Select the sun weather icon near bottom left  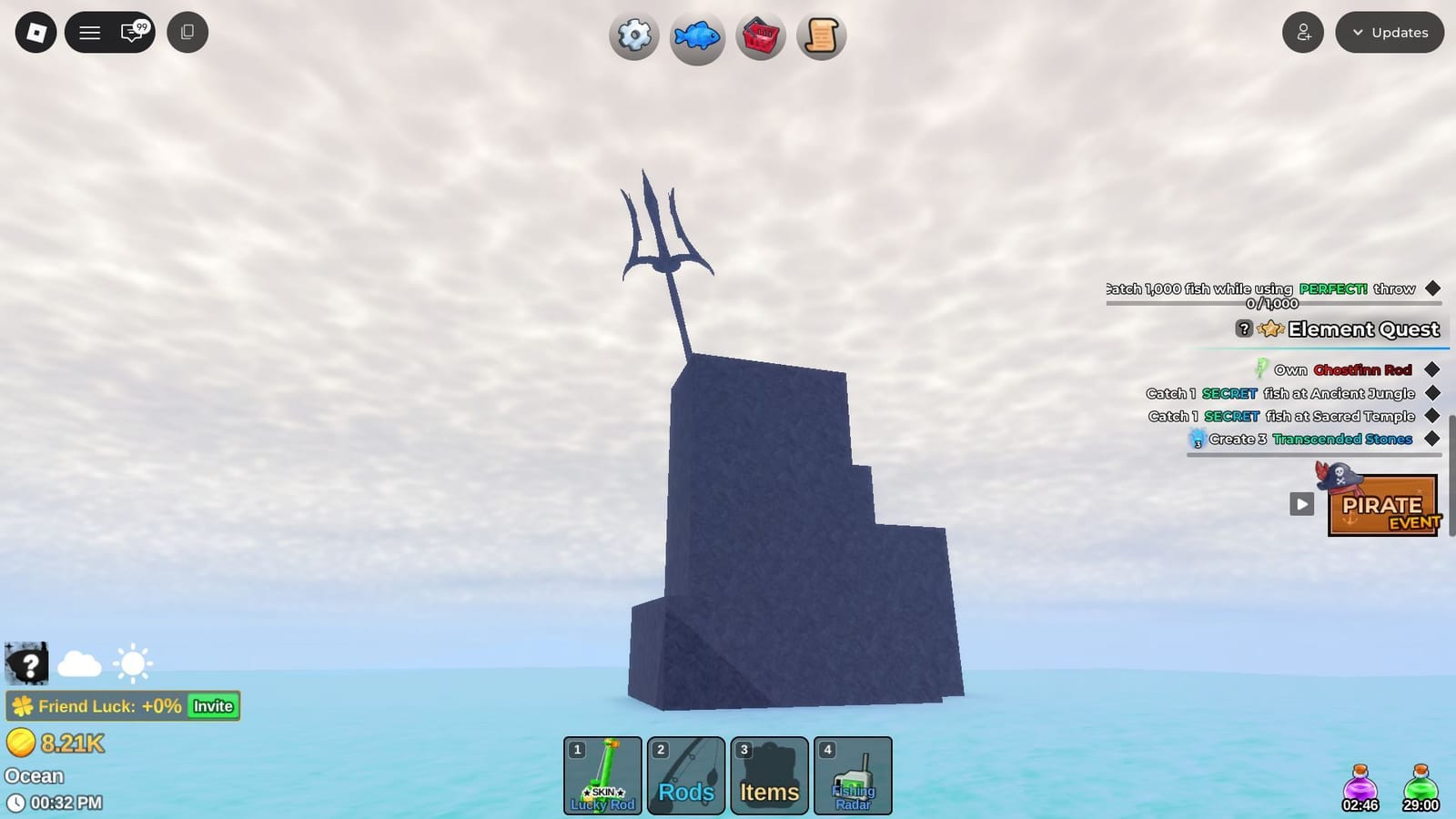[x=133, y=662]
